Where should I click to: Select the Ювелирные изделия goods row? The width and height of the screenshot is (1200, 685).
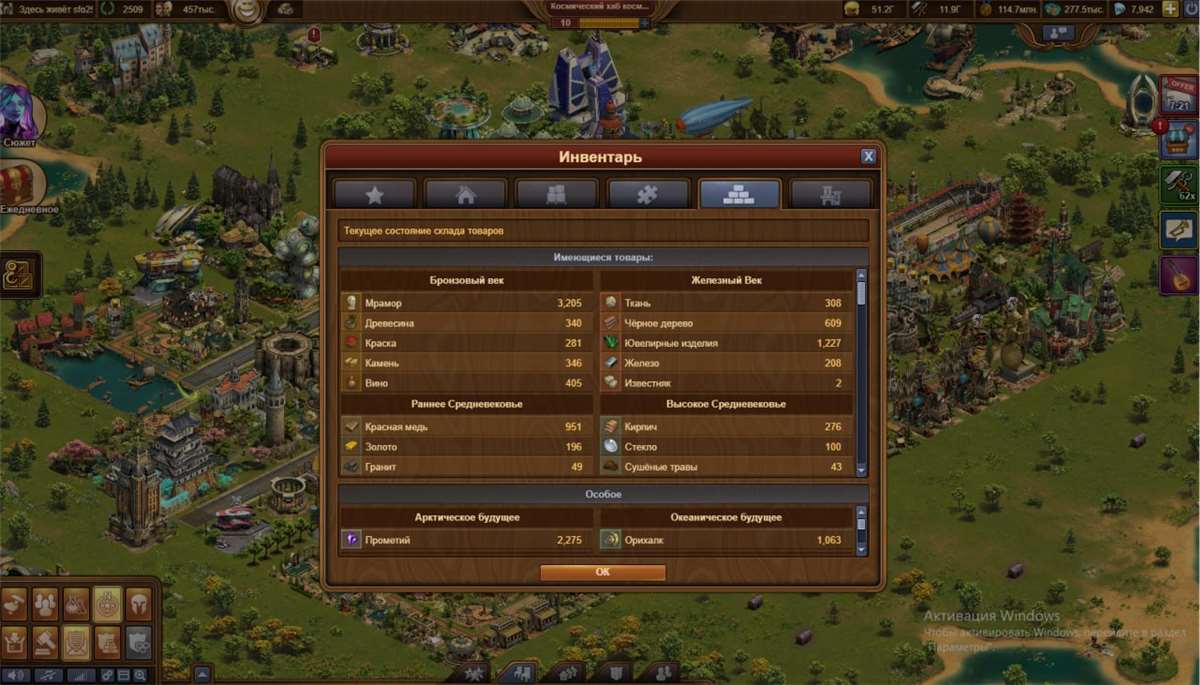click(724, 343)
